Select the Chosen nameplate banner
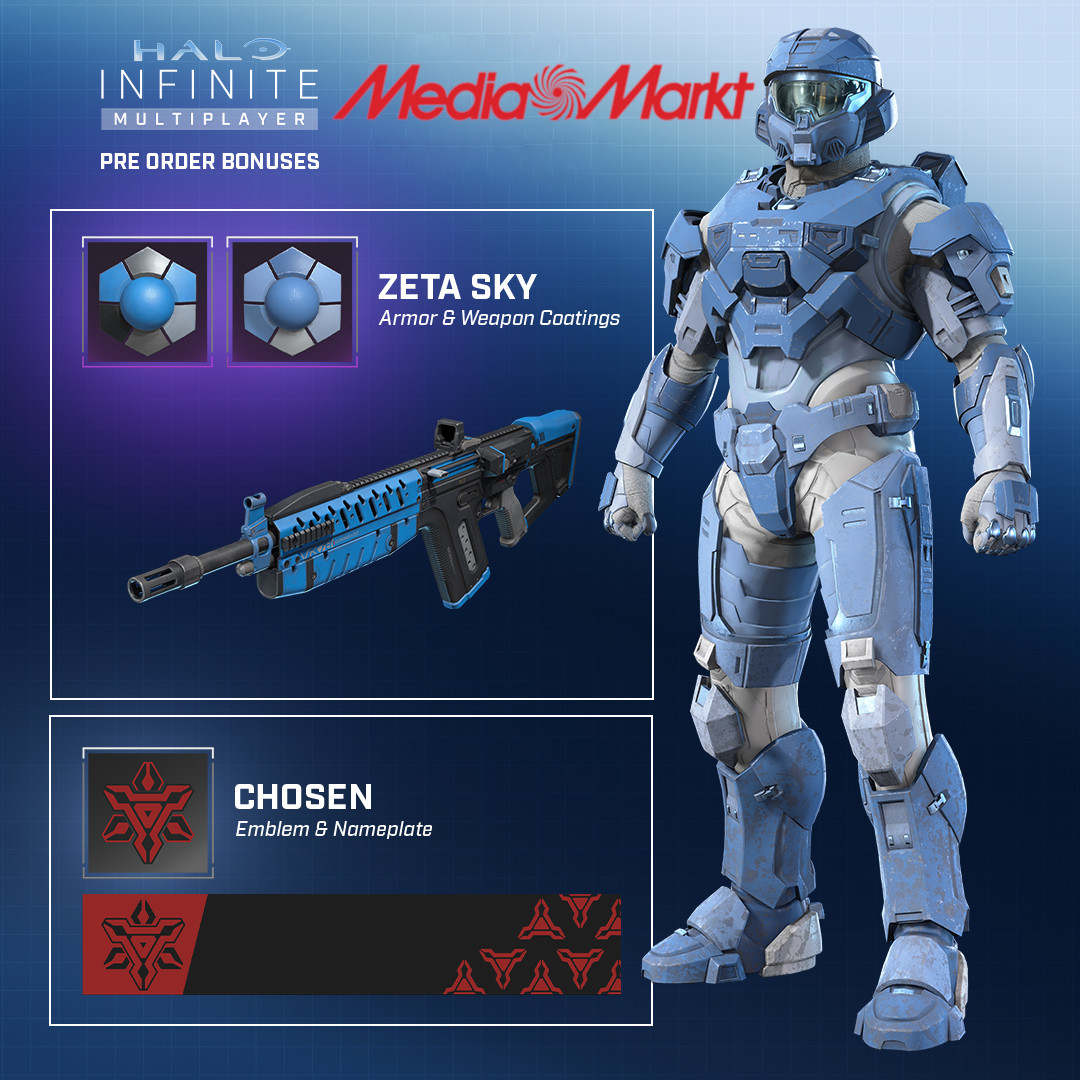 coord(352,944)
